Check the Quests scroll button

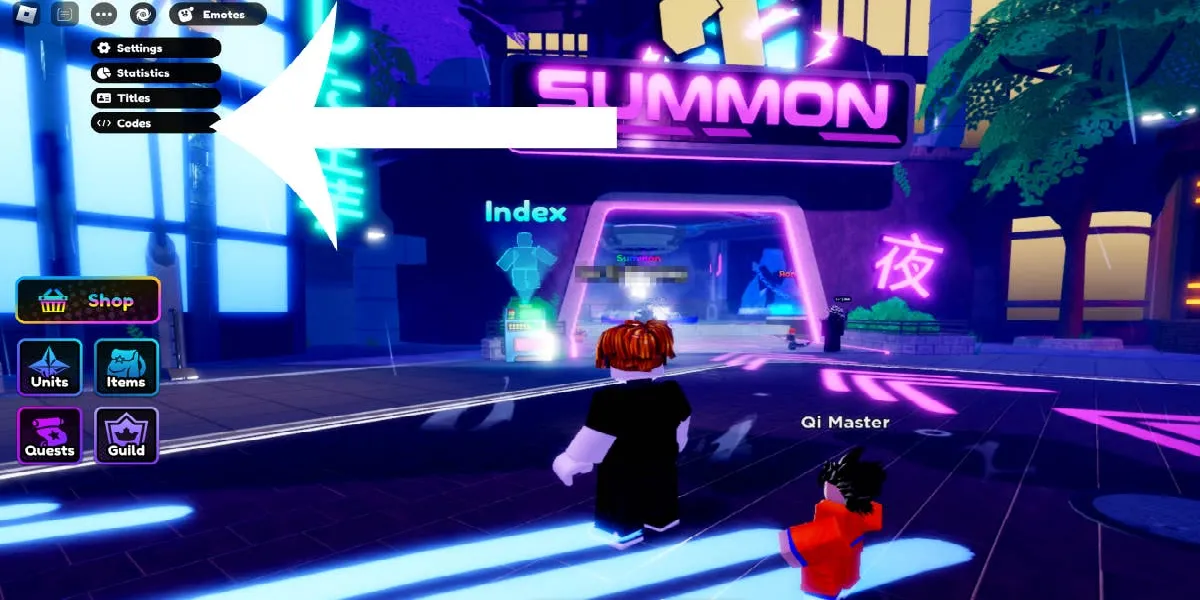click(49, 435)
